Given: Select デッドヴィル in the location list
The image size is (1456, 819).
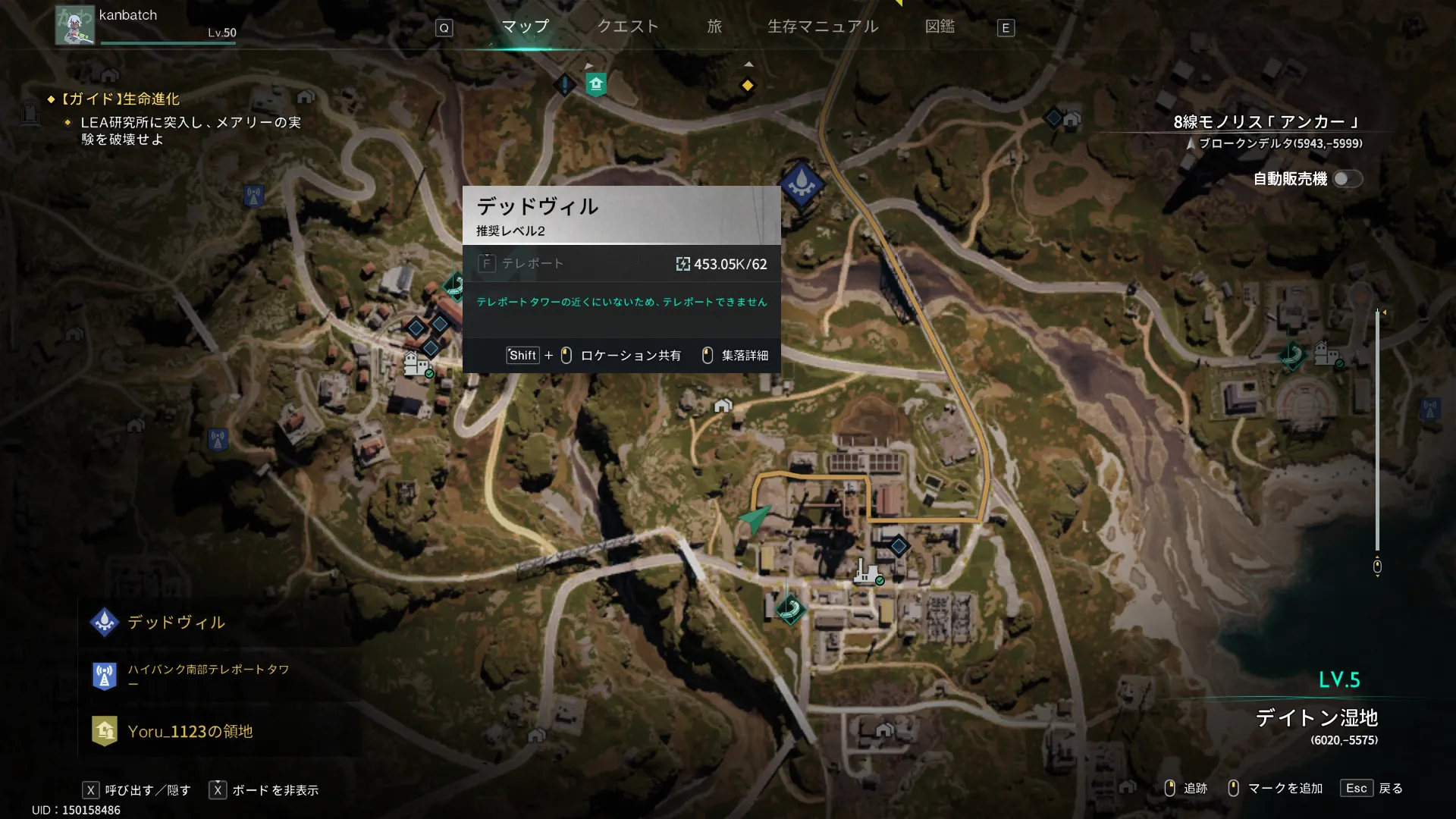Looking at the screenshot, I should tap(176, 623).
